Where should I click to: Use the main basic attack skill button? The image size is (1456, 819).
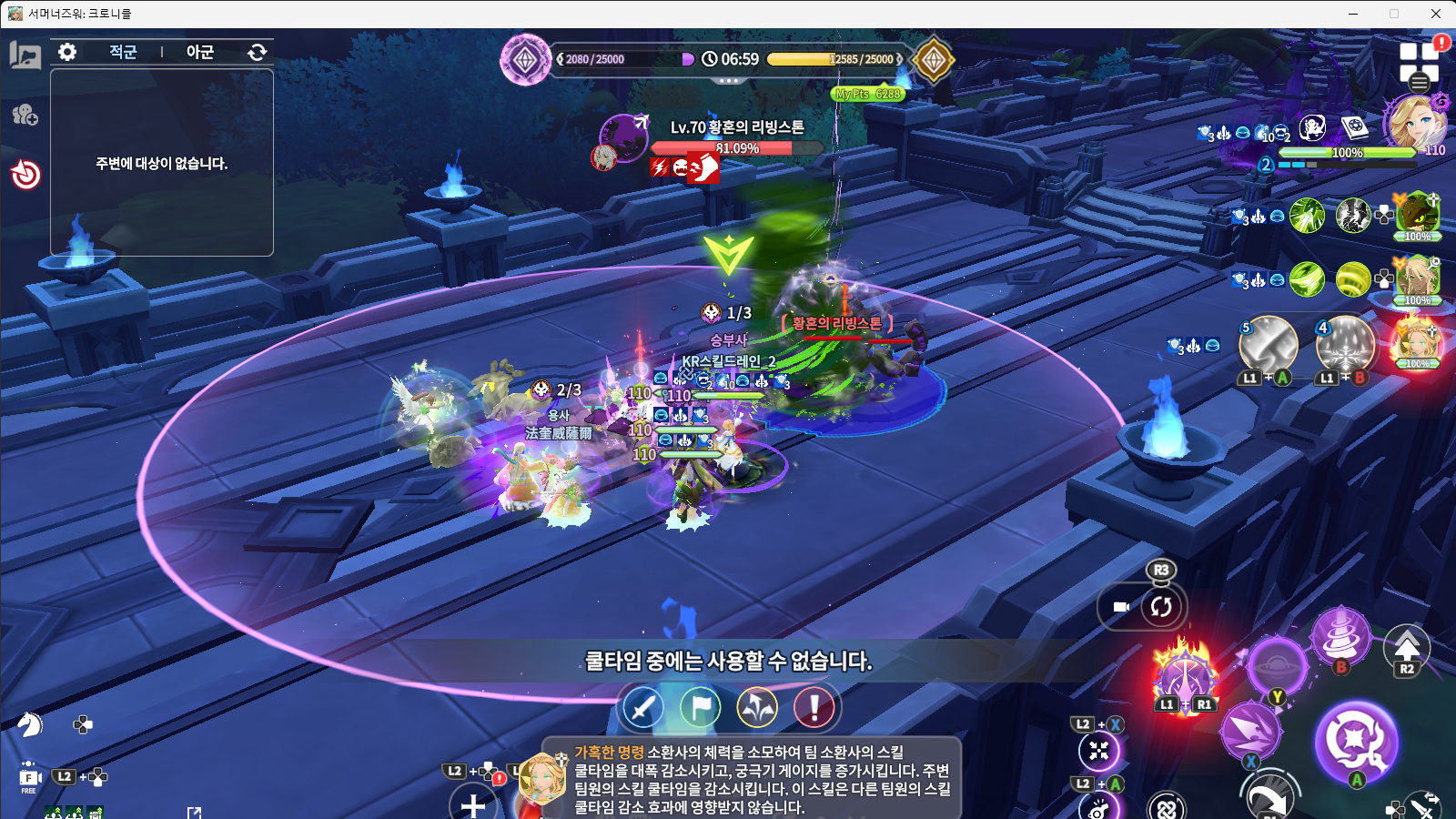click(1355, 741)
